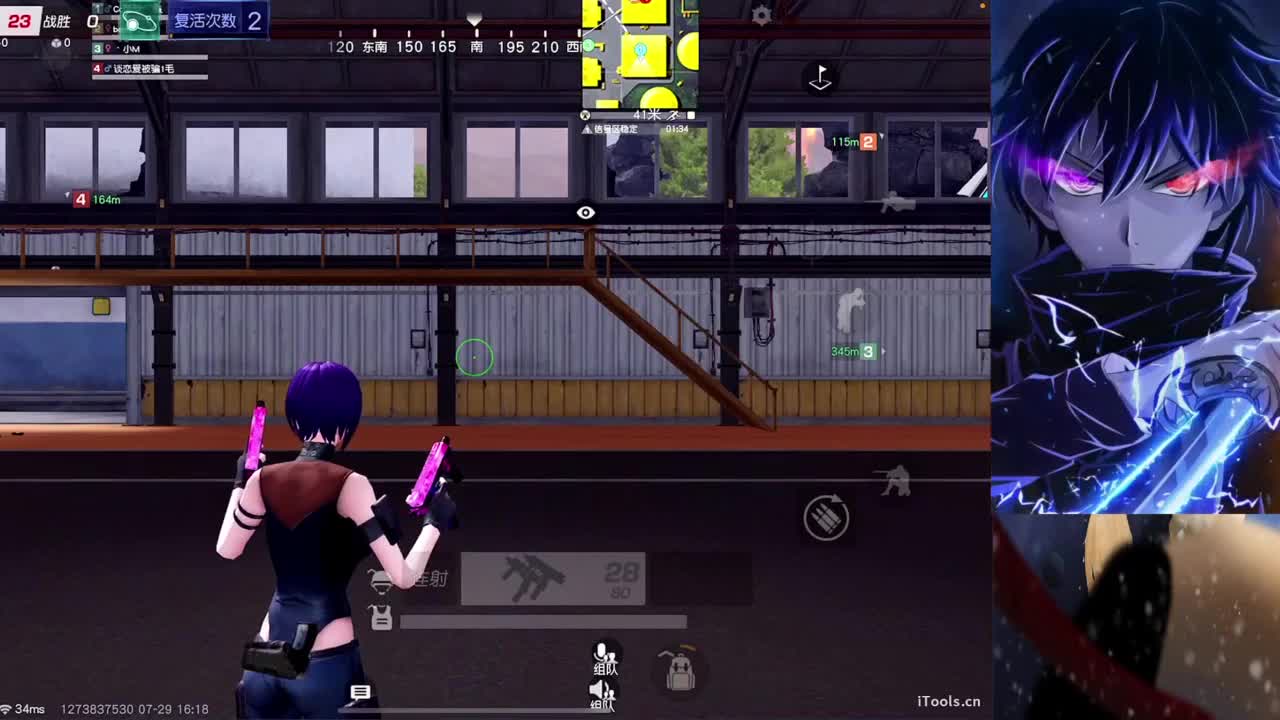The image size is (1280, 720).
Task: Open the settings gear above the minimap
Action: click(762, 15)
